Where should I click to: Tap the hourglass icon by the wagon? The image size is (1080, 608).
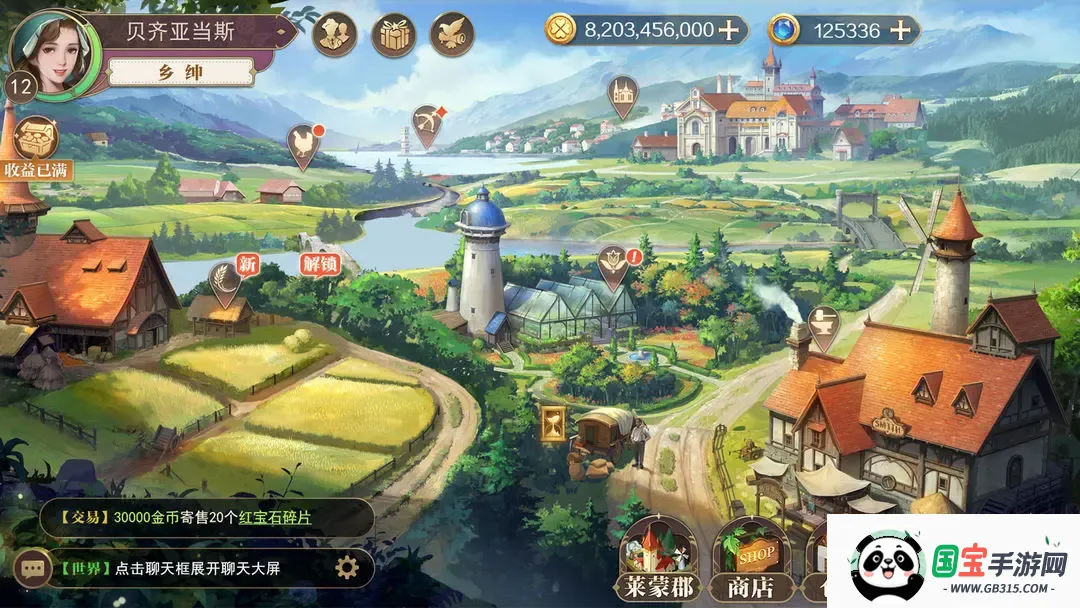(551, 425)
